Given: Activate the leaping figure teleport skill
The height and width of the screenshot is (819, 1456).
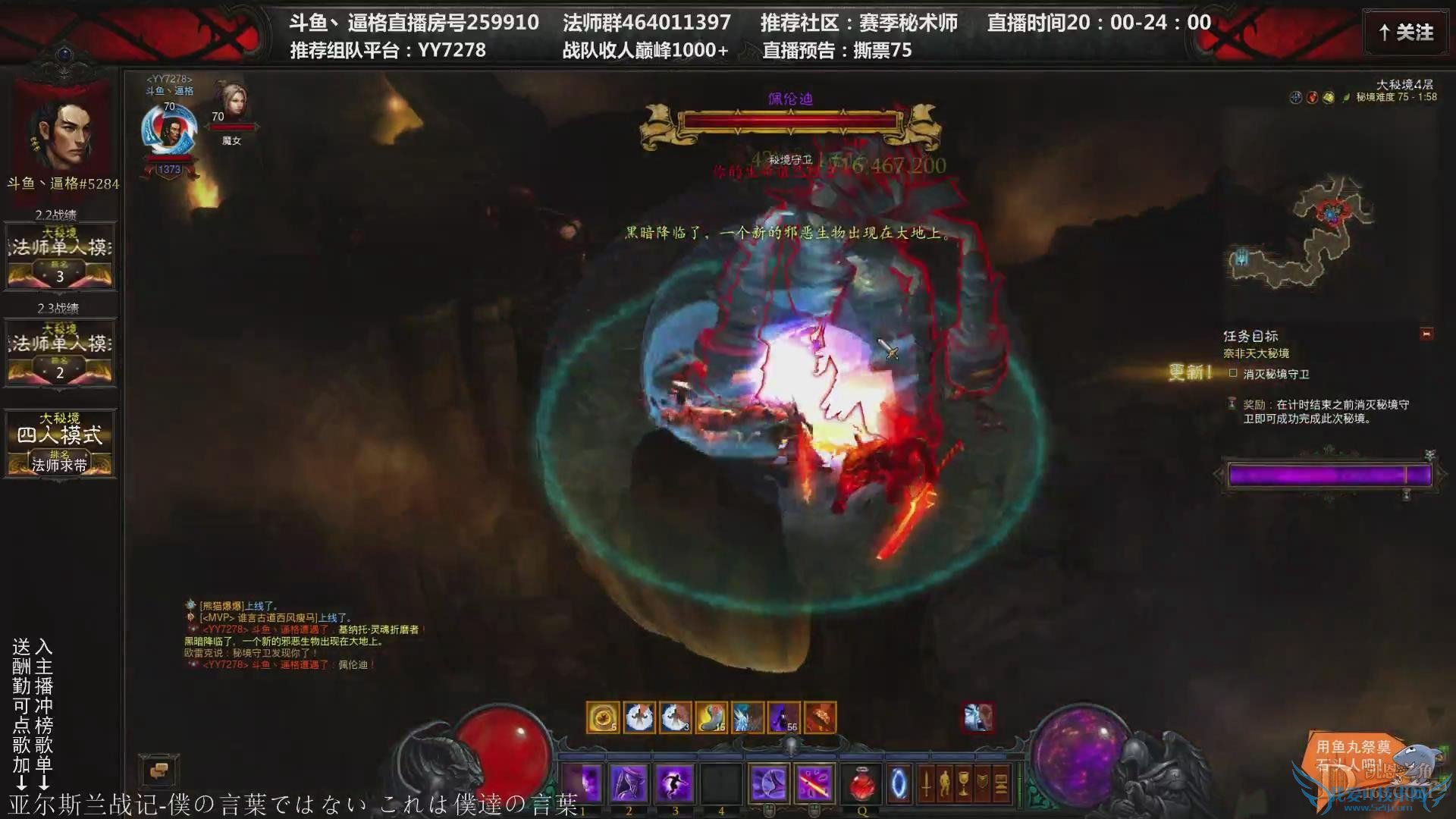Looking at the screenshot, I should [675, 783].
